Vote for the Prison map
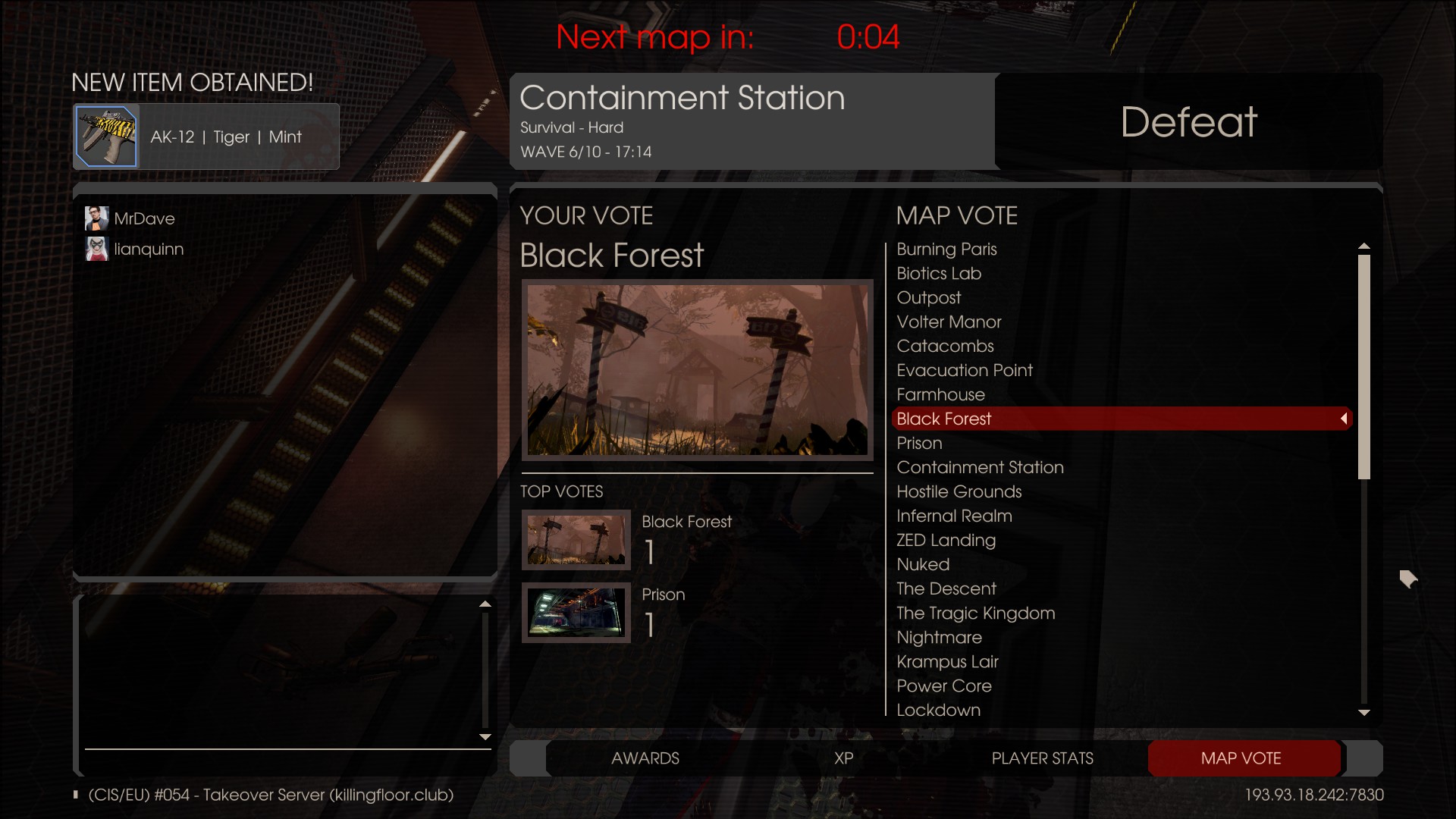This screenshot has width=1456, height=819. click(919, 443)
